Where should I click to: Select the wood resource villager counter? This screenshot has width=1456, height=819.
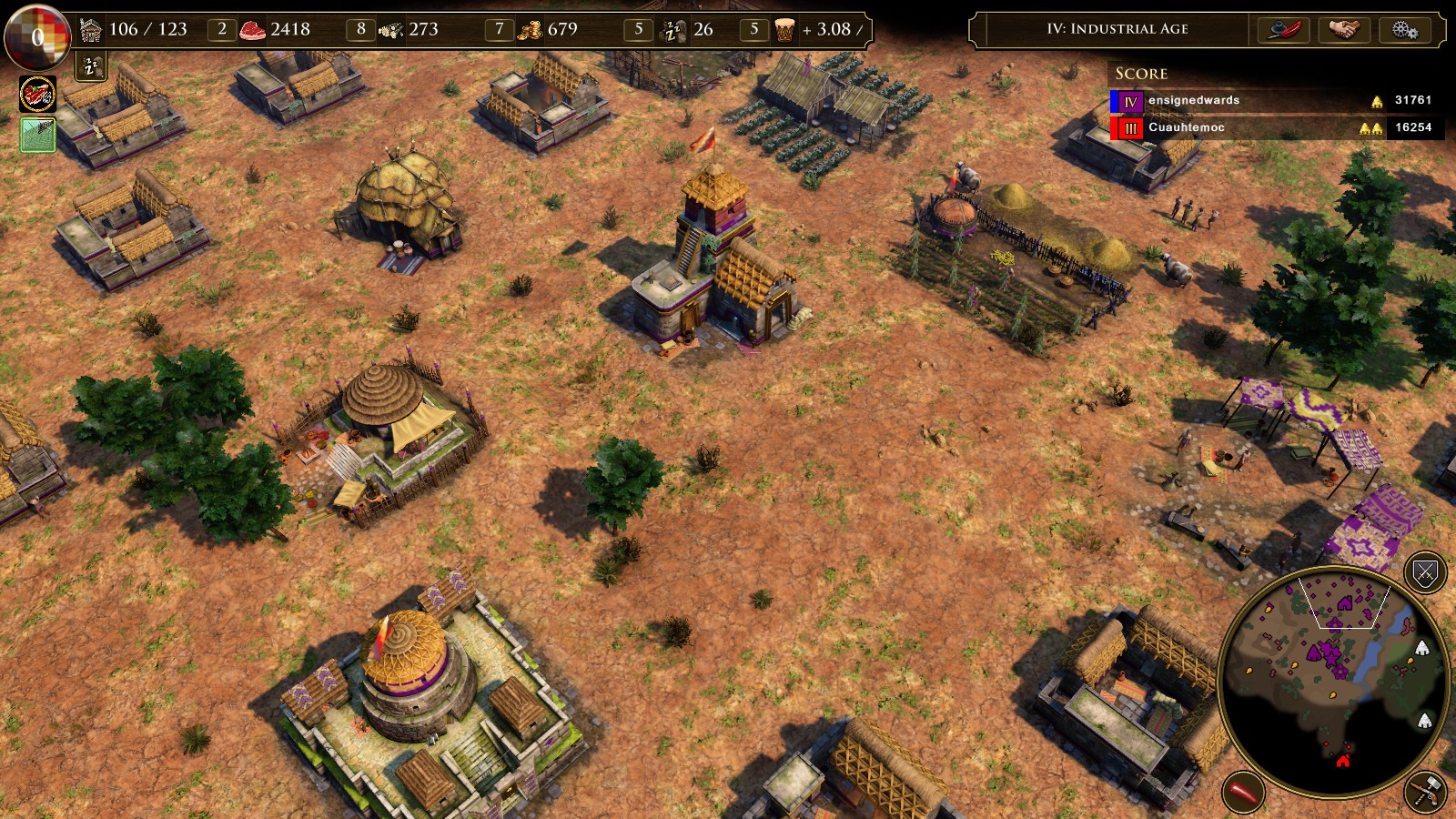point(361,29)
